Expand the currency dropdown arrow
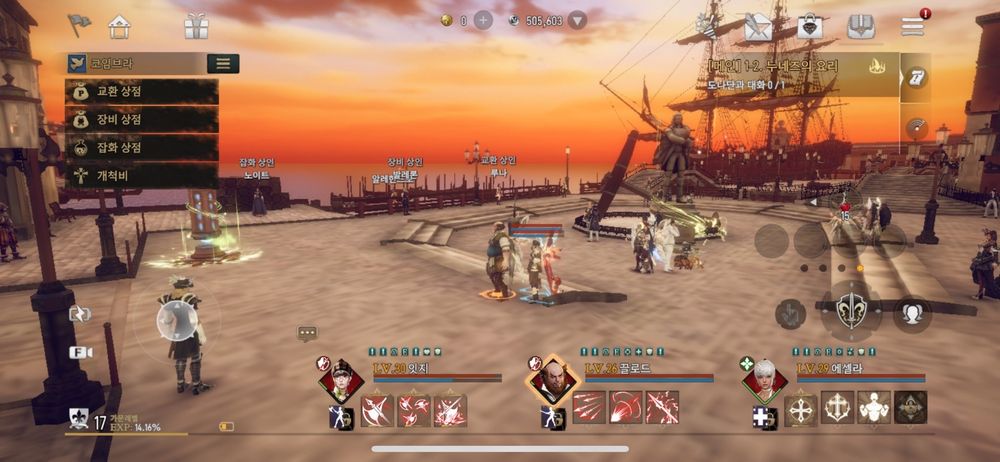Viewport: 1000px width, 462px height. coord(577,20)
